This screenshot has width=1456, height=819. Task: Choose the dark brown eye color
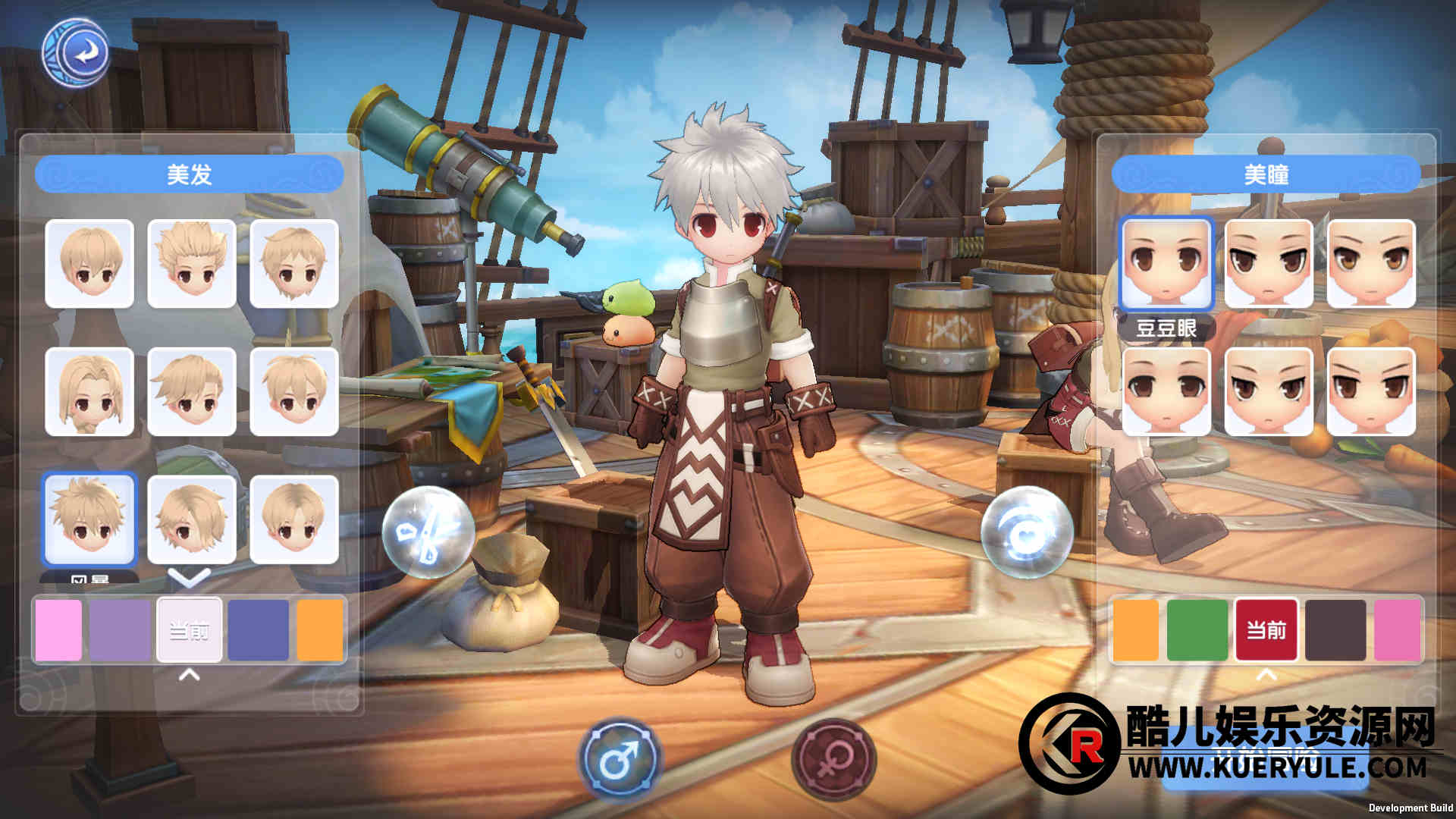(x=1335, y=630)
